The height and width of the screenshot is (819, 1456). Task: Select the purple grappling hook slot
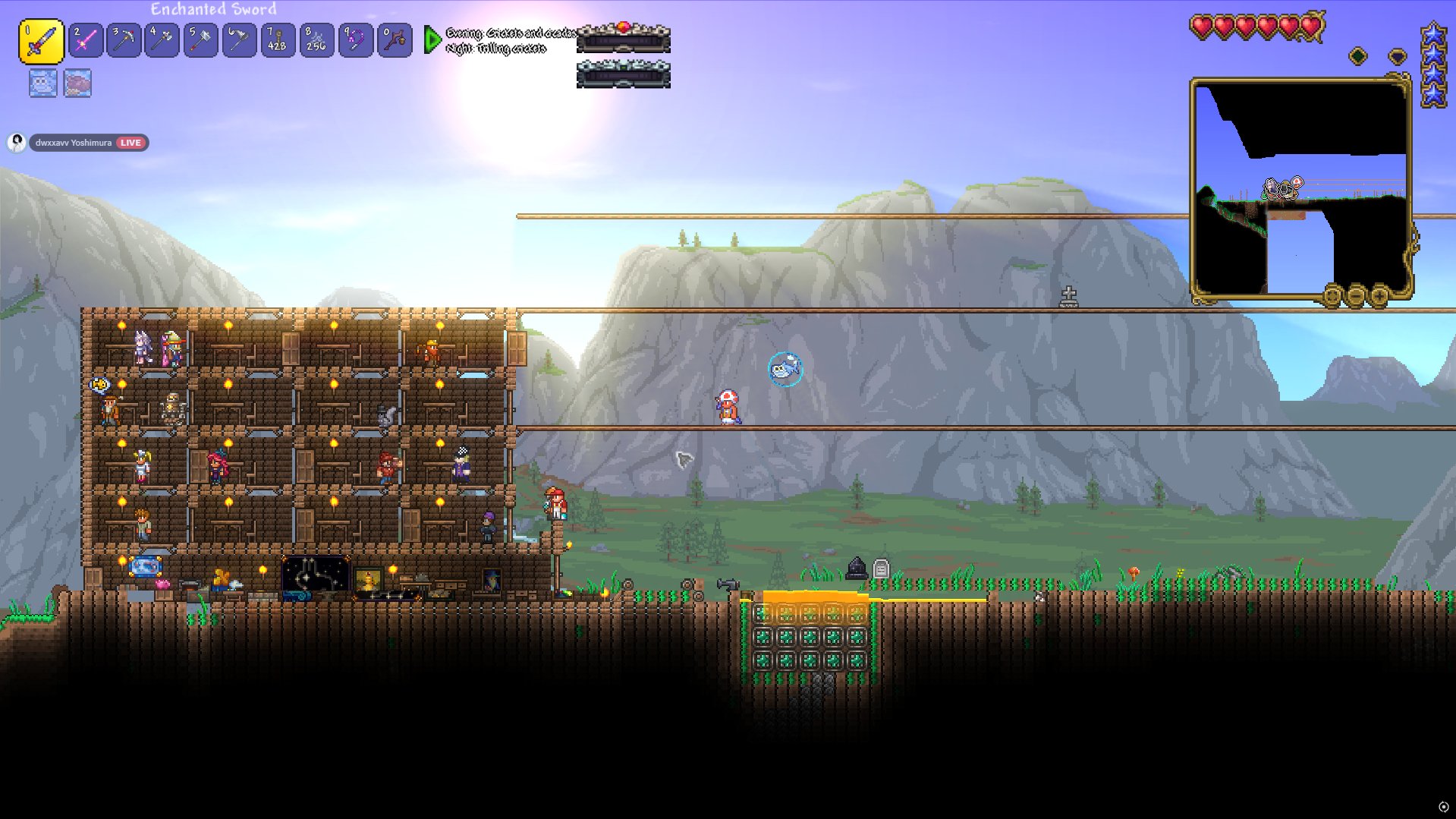(x=355, y=41)
